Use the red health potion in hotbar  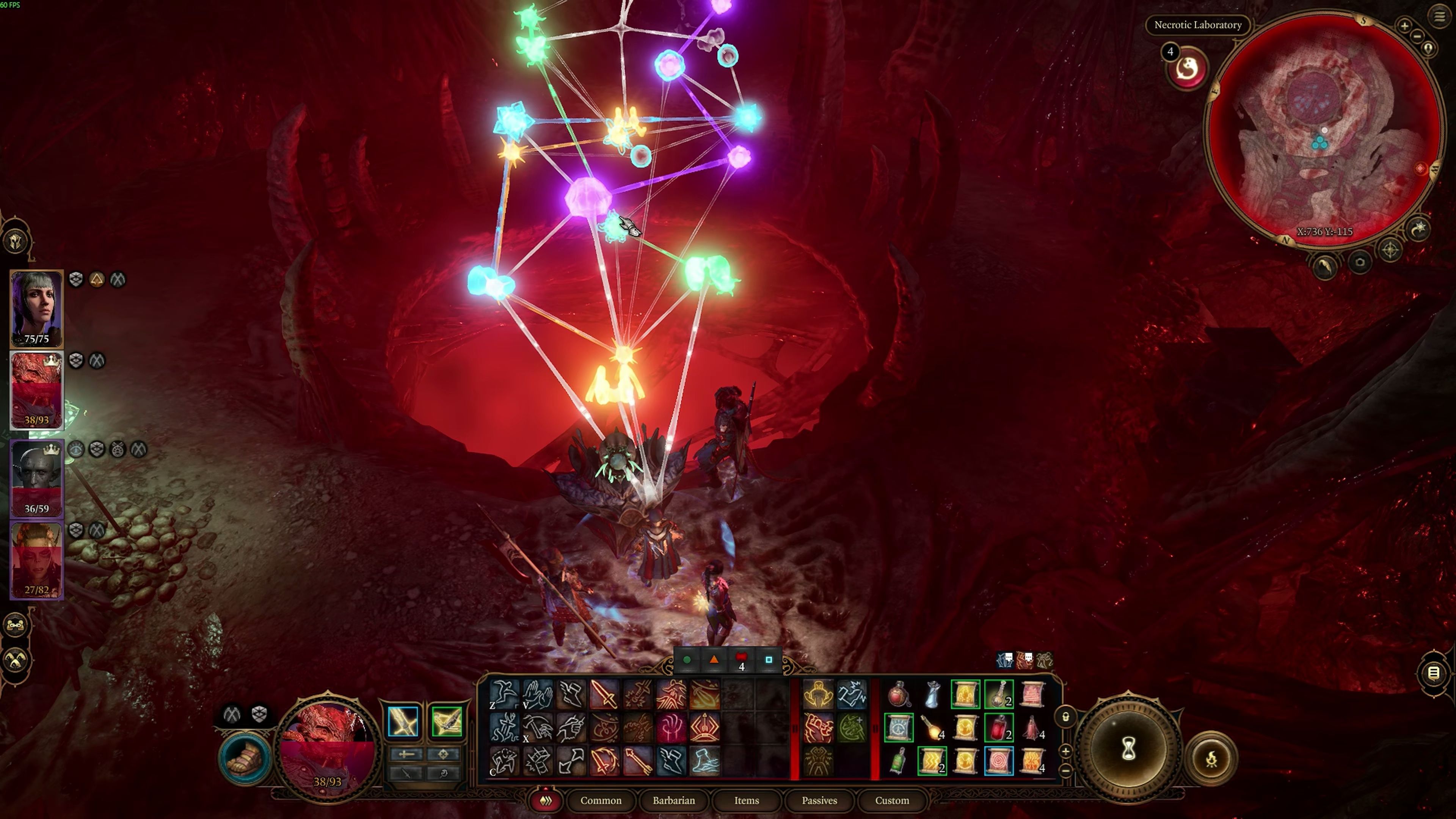998,728
